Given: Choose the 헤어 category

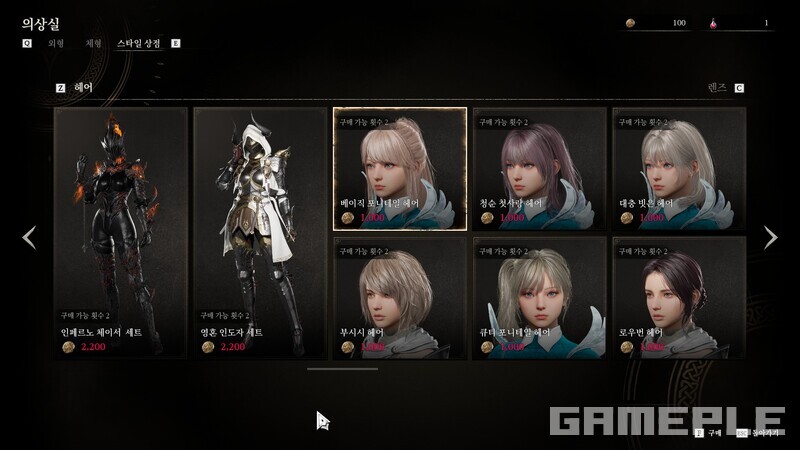Looking at the screenshot, I should pyautogui.click(x=83, y=88).
